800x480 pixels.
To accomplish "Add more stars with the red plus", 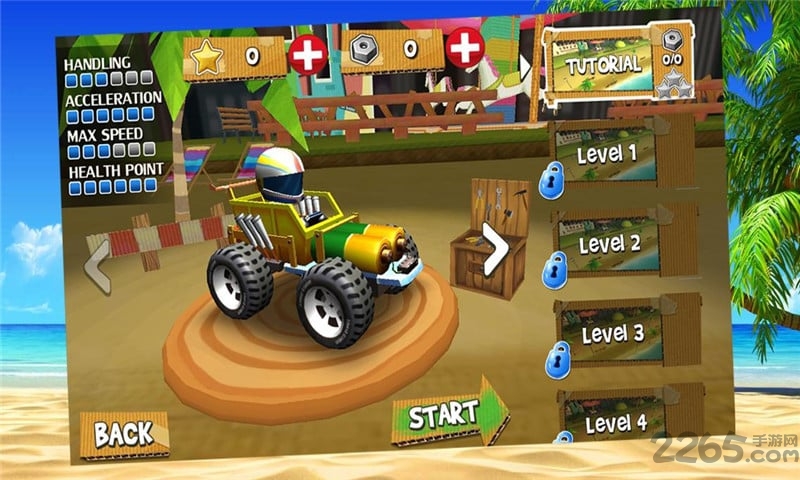I will tap(308, 54).
